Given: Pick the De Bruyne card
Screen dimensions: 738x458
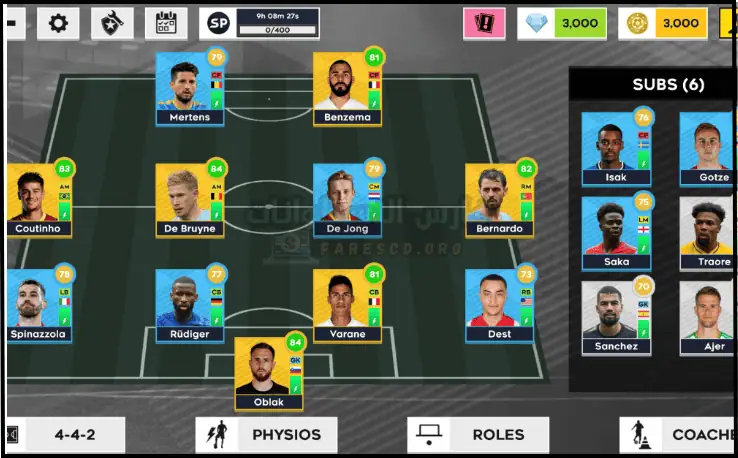Looking at the screenshot, I should [190, 199].
